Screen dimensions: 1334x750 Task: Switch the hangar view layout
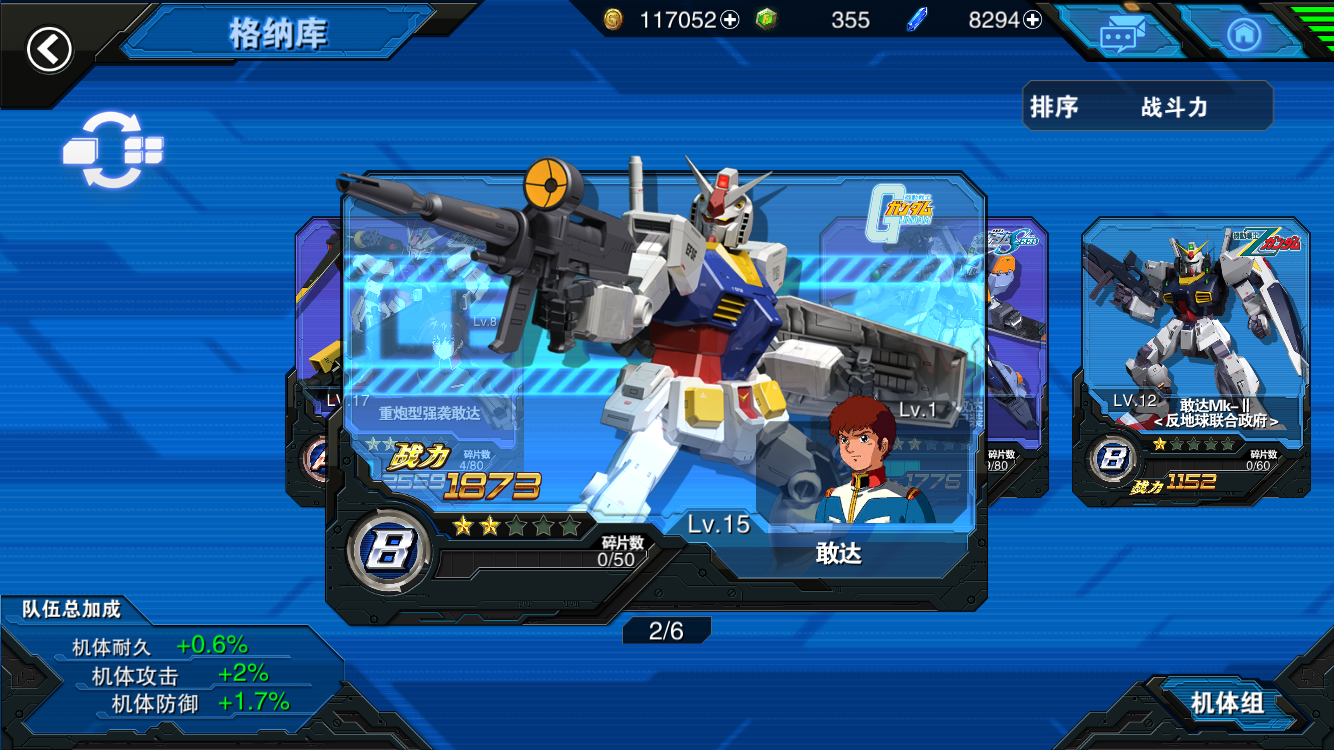[112, 151]
